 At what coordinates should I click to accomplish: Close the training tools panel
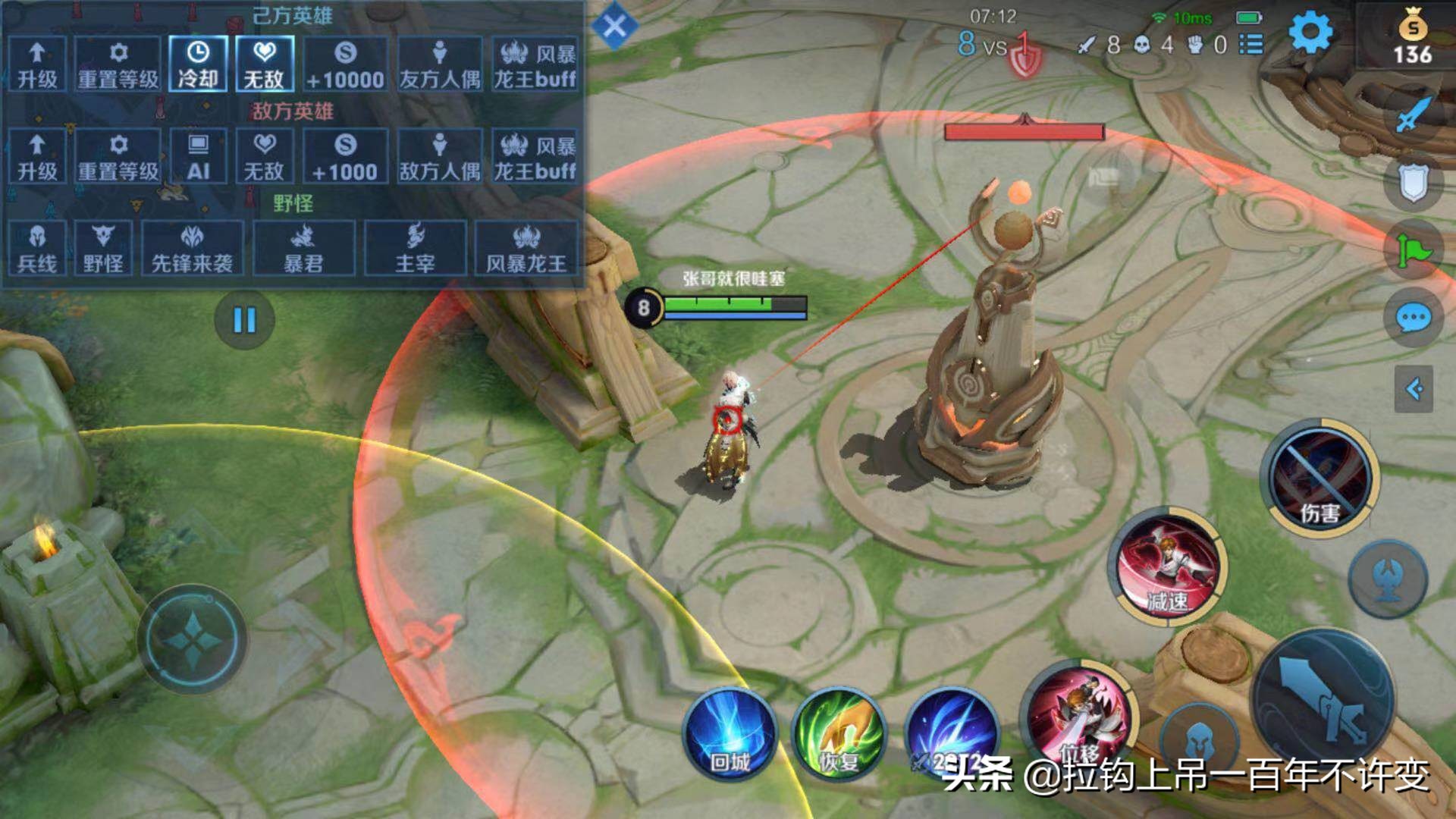point(614,27)
